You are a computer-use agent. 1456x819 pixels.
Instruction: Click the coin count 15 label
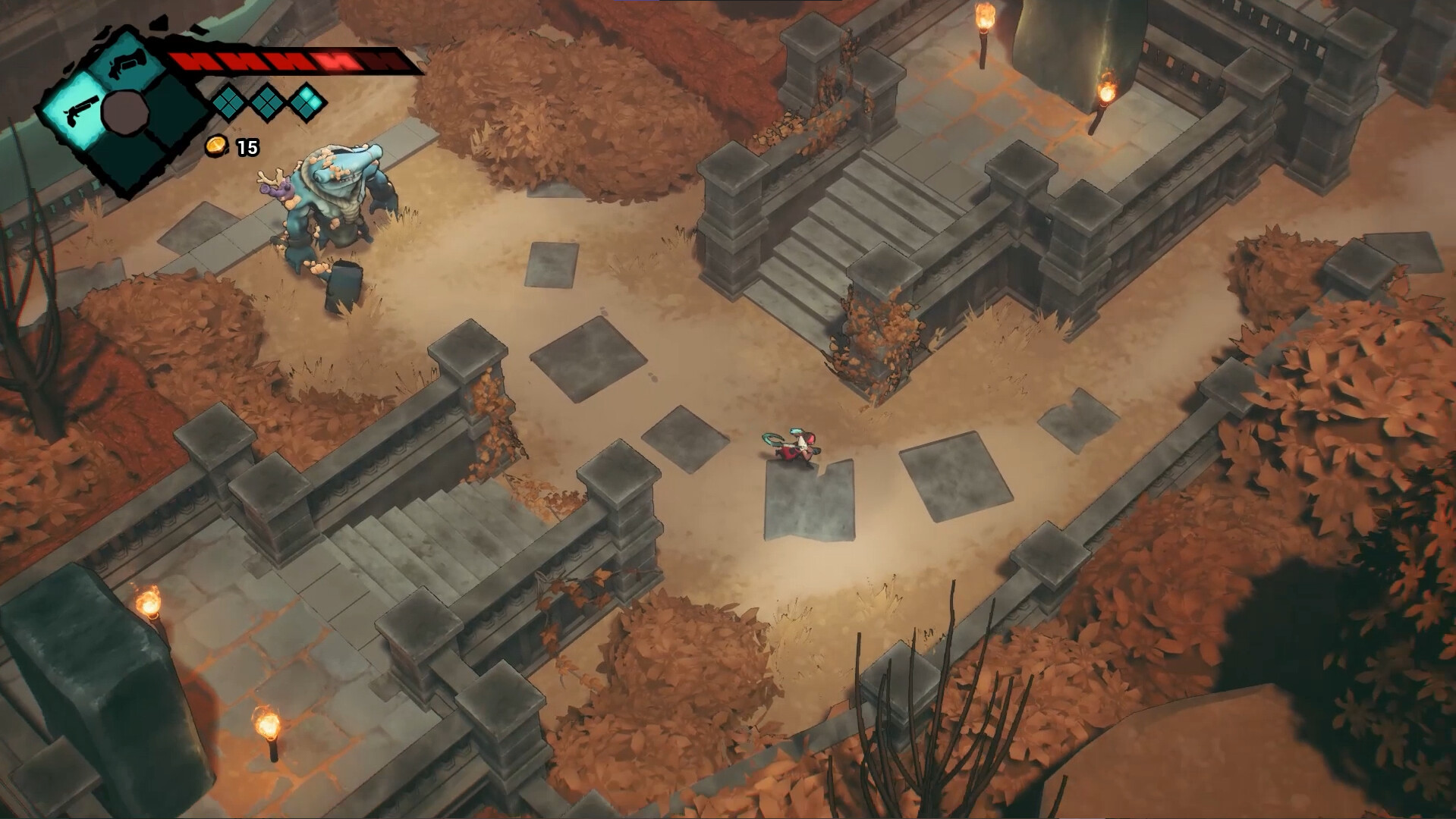pyautogui.click(x=248, y=147)
